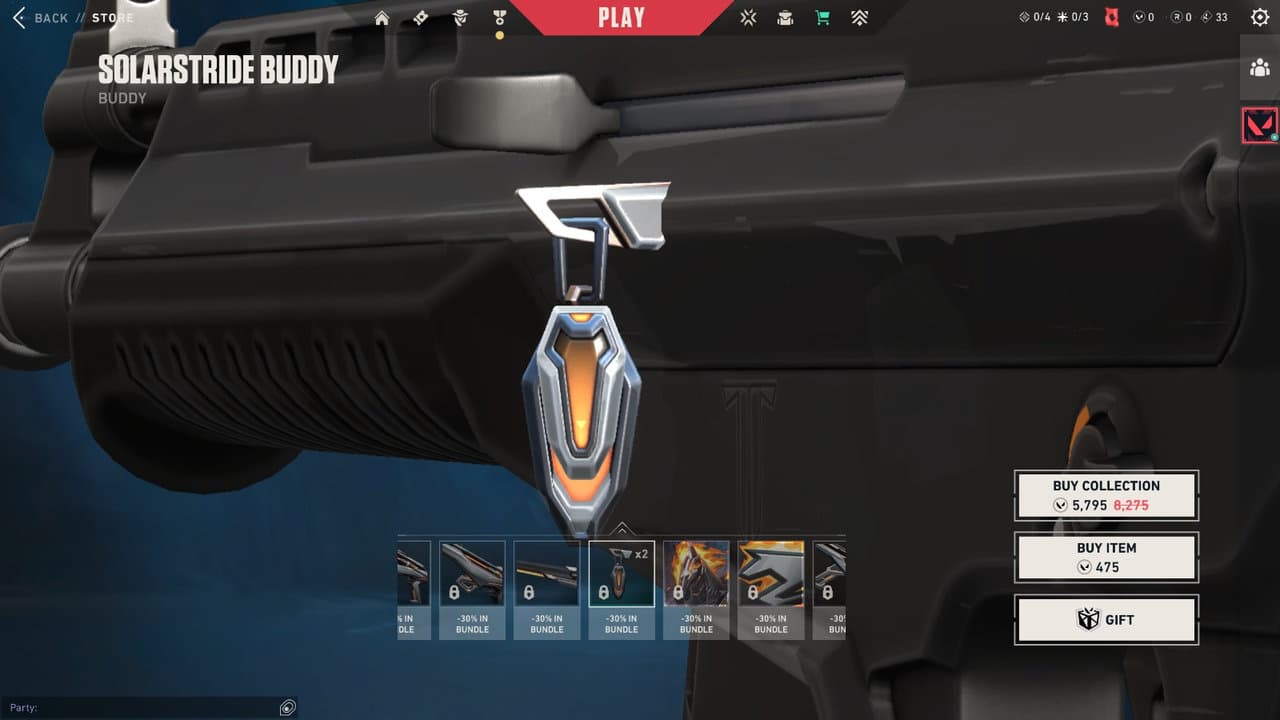This screenshot has width=1280, height=720.
Task: Open the agents tab
Action: tap(460, 18)
